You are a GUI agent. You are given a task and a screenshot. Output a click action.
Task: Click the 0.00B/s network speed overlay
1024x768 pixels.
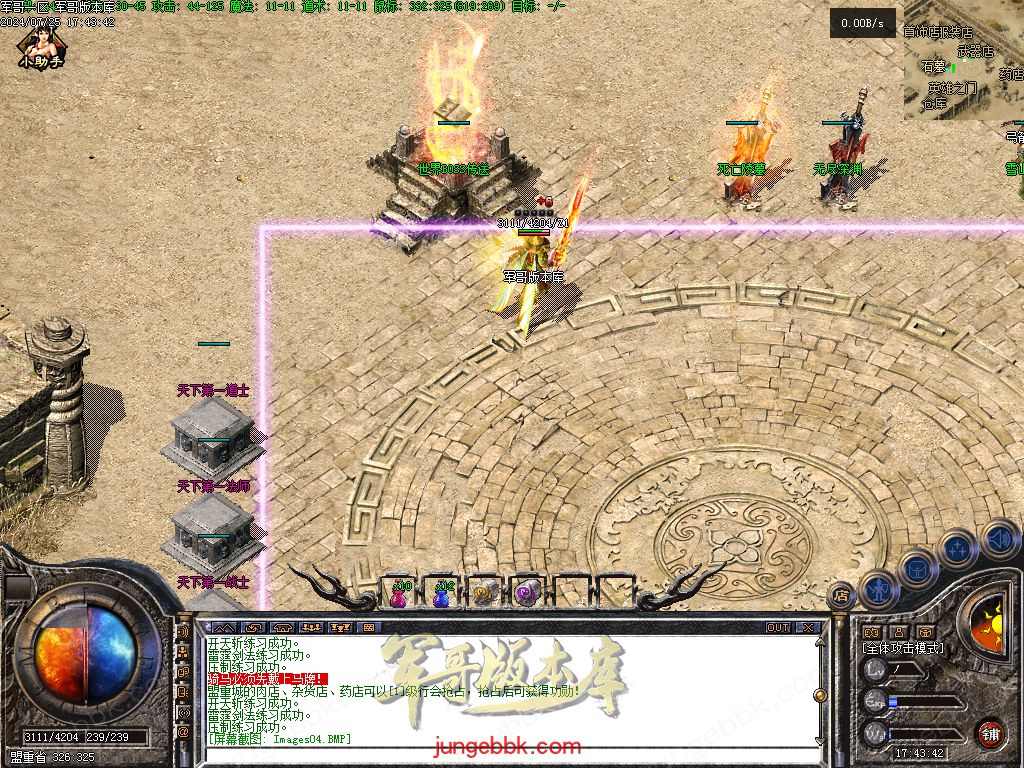862,23
